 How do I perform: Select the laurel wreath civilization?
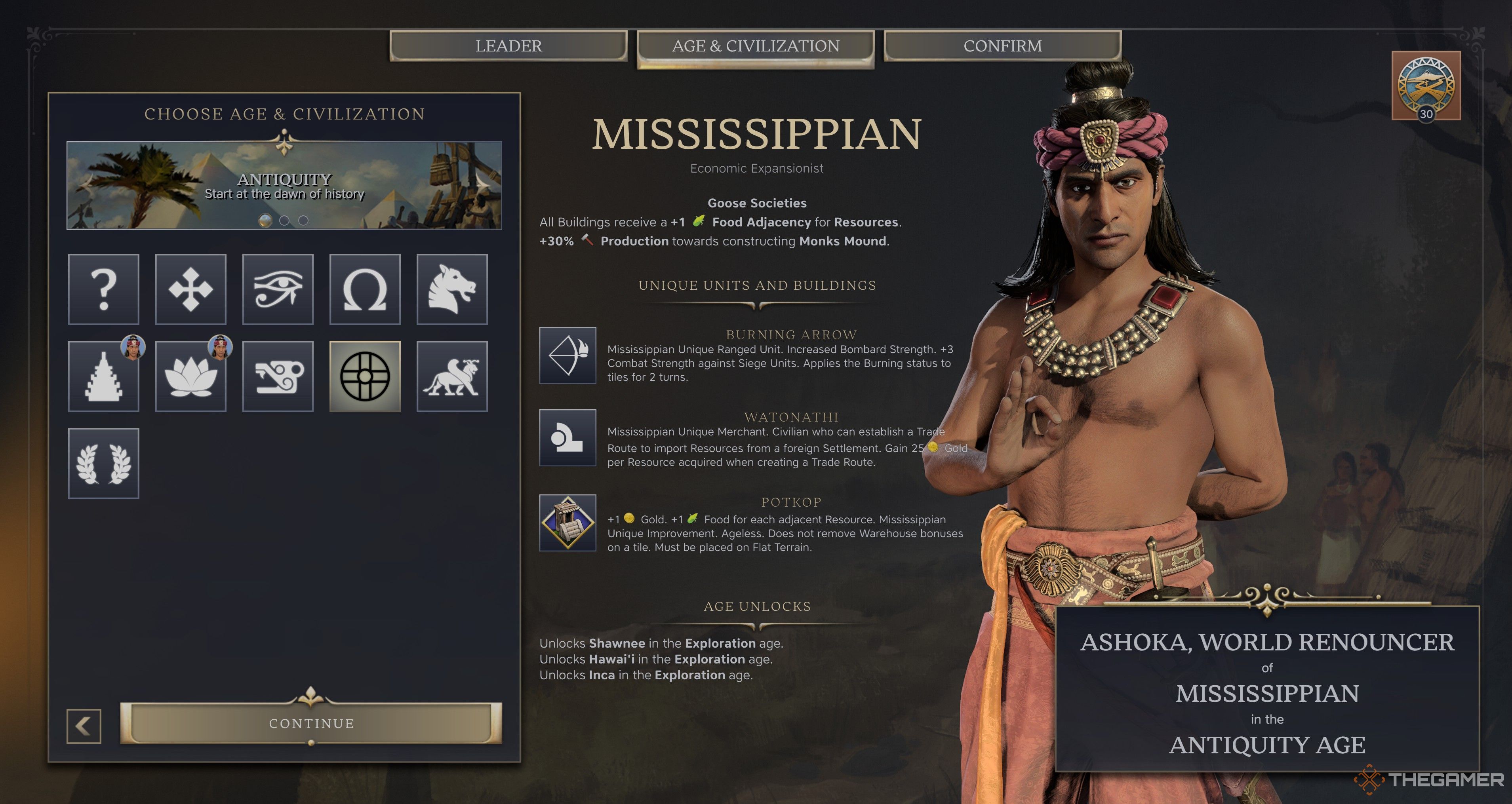coord(104,463)
